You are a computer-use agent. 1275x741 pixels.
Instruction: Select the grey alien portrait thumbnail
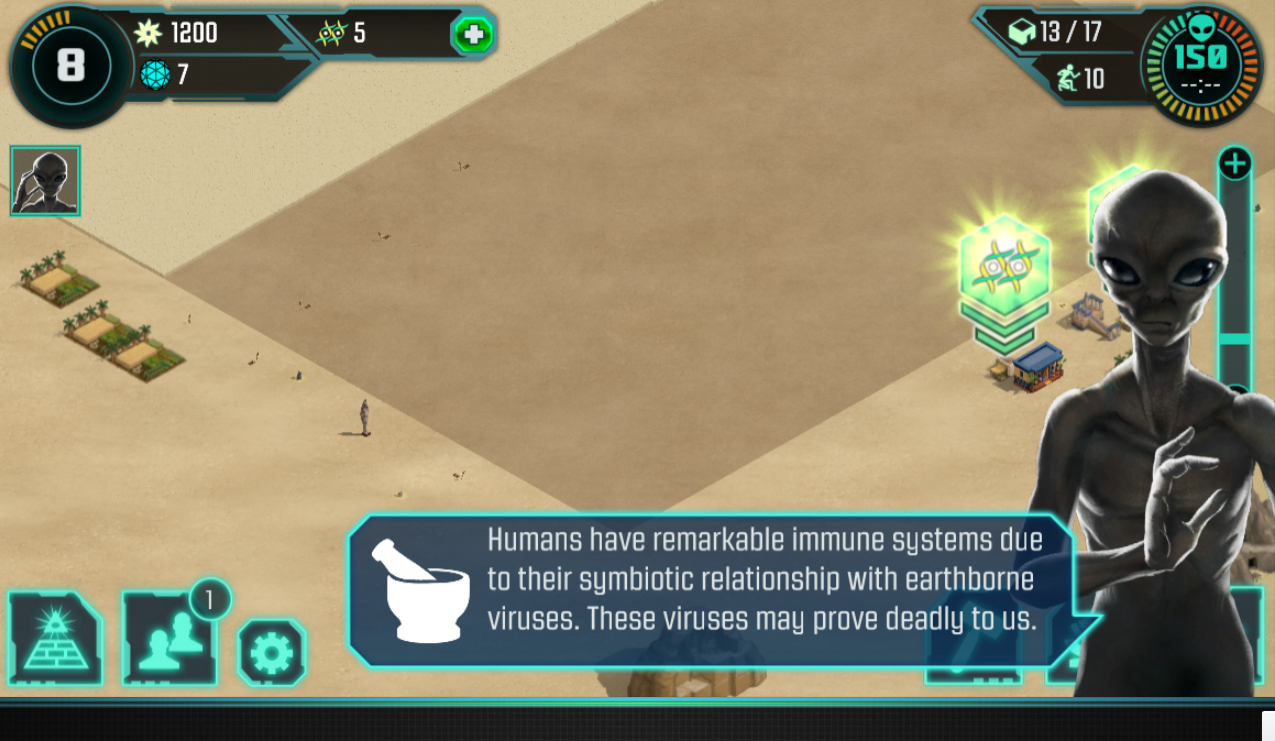point(45,181)
